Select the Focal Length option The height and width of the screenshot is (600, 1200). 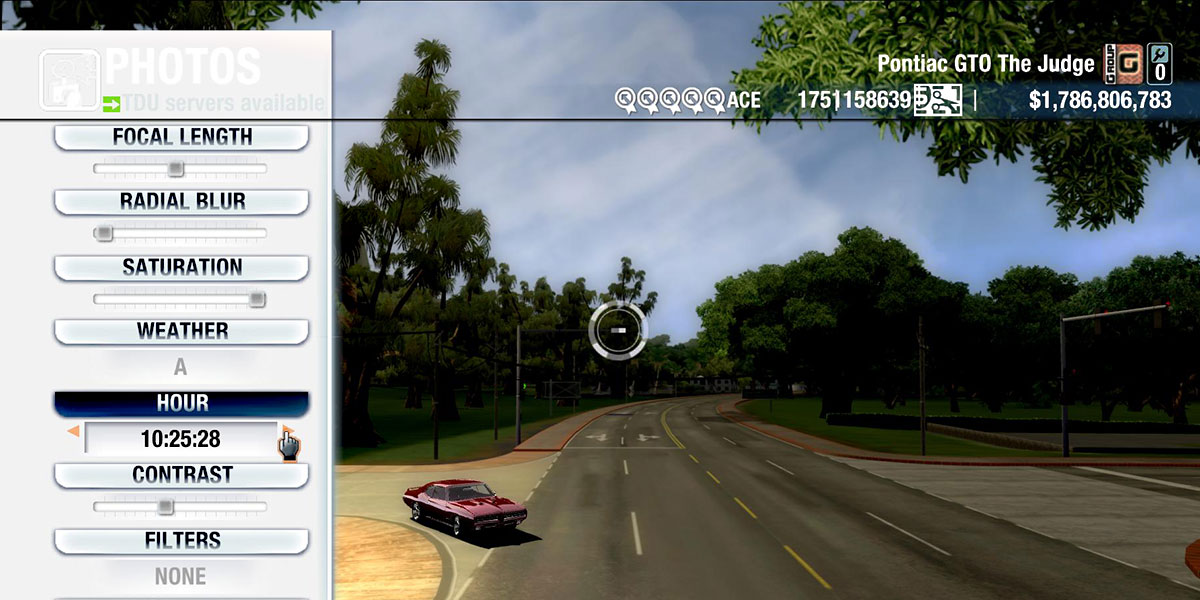pos(181,137)
